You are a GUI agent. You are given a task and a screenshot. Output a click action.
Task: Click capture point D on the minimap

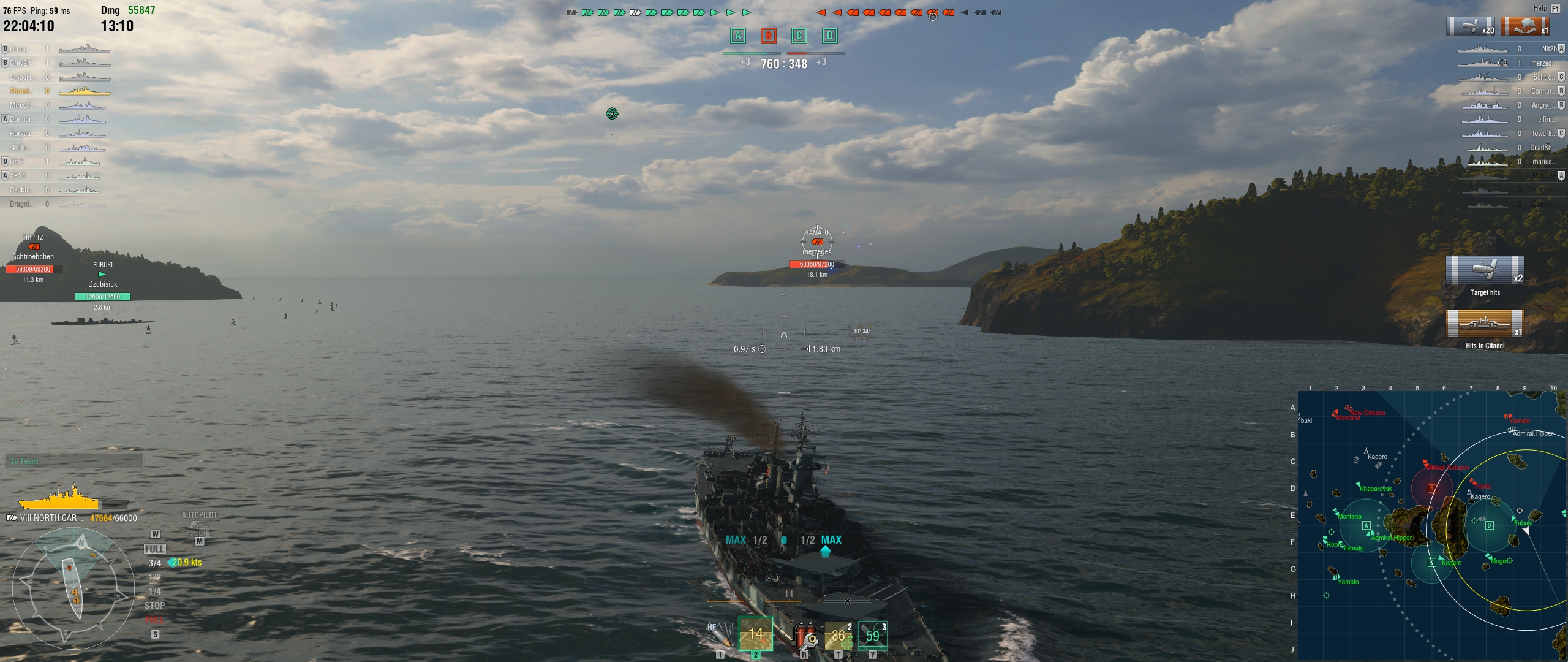(x=1490, y=525)
